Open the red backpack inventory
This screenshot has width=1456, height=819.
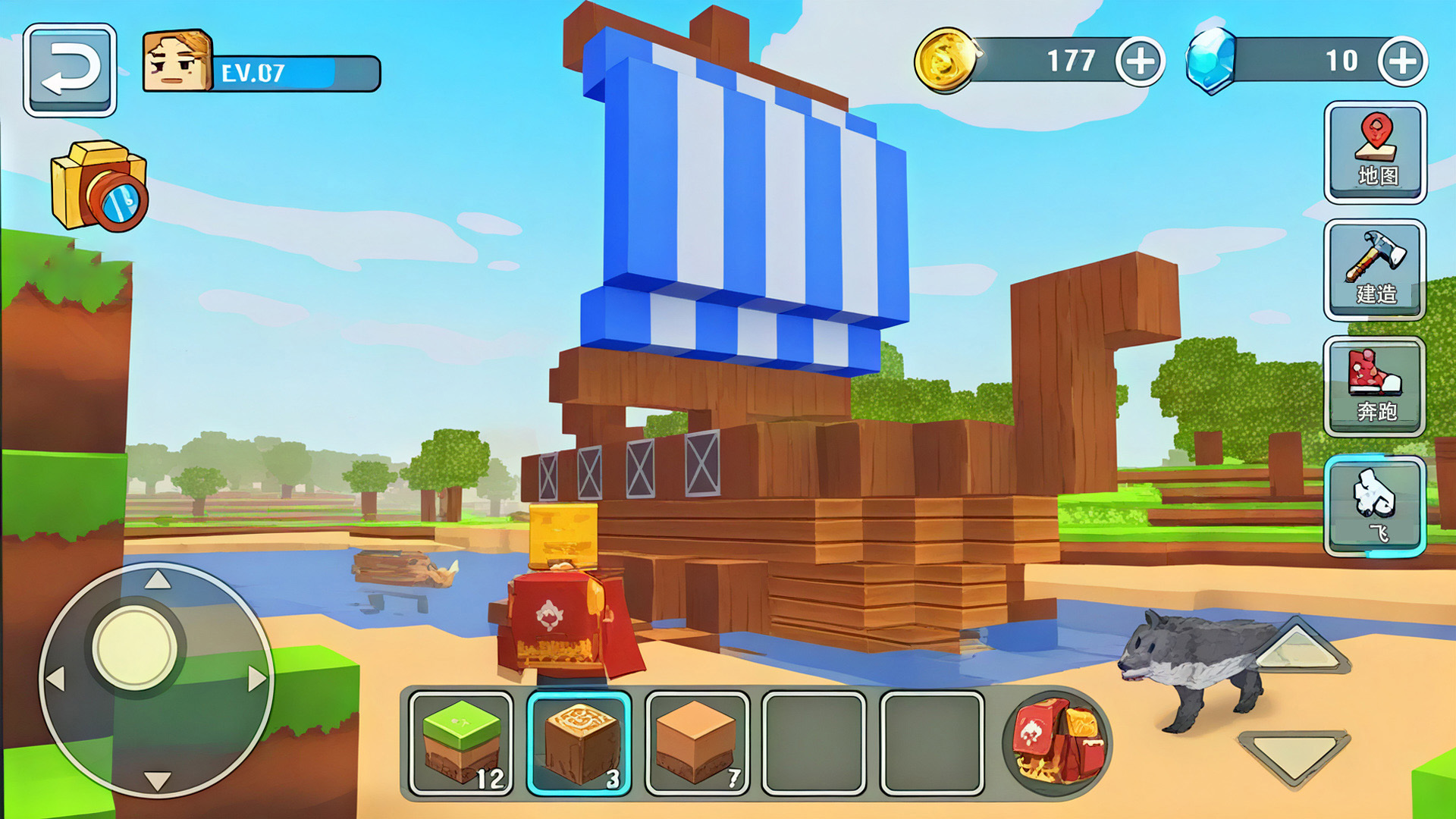pos(1058,742)
